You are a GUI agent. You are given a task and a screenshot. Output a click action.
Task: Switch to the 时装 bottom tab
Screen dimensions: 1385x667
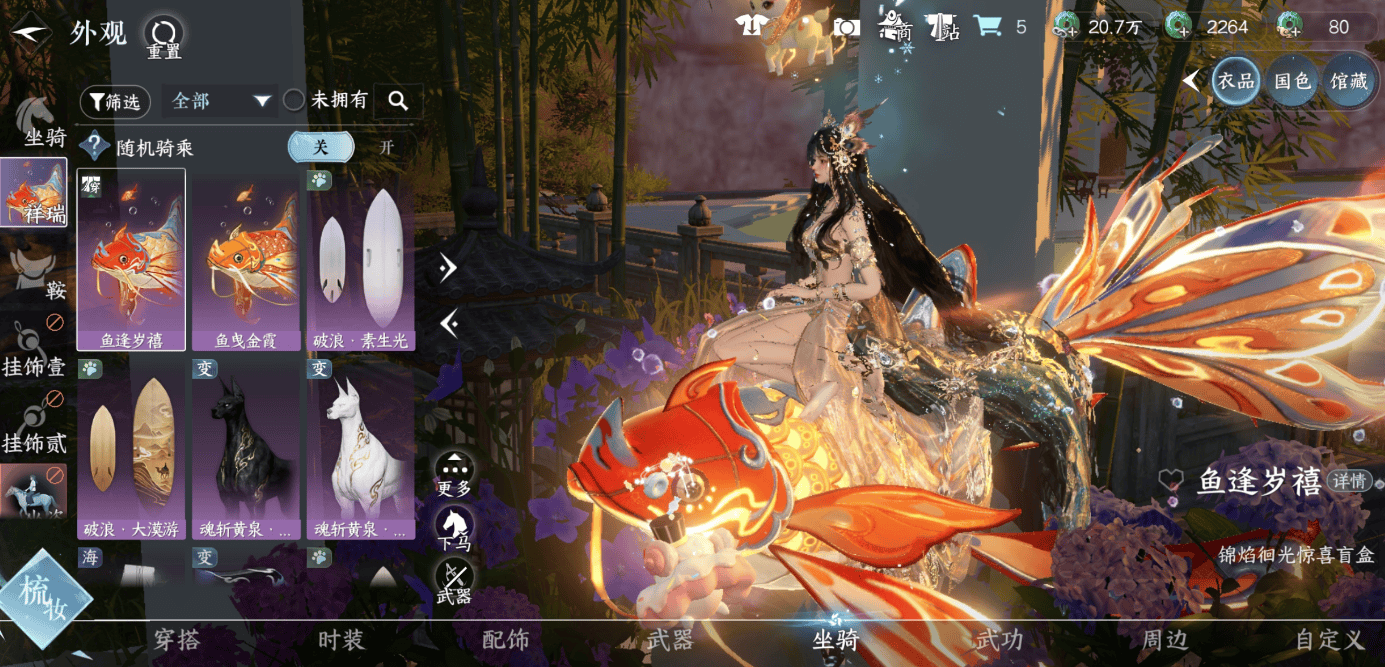(x=341, y=640)
